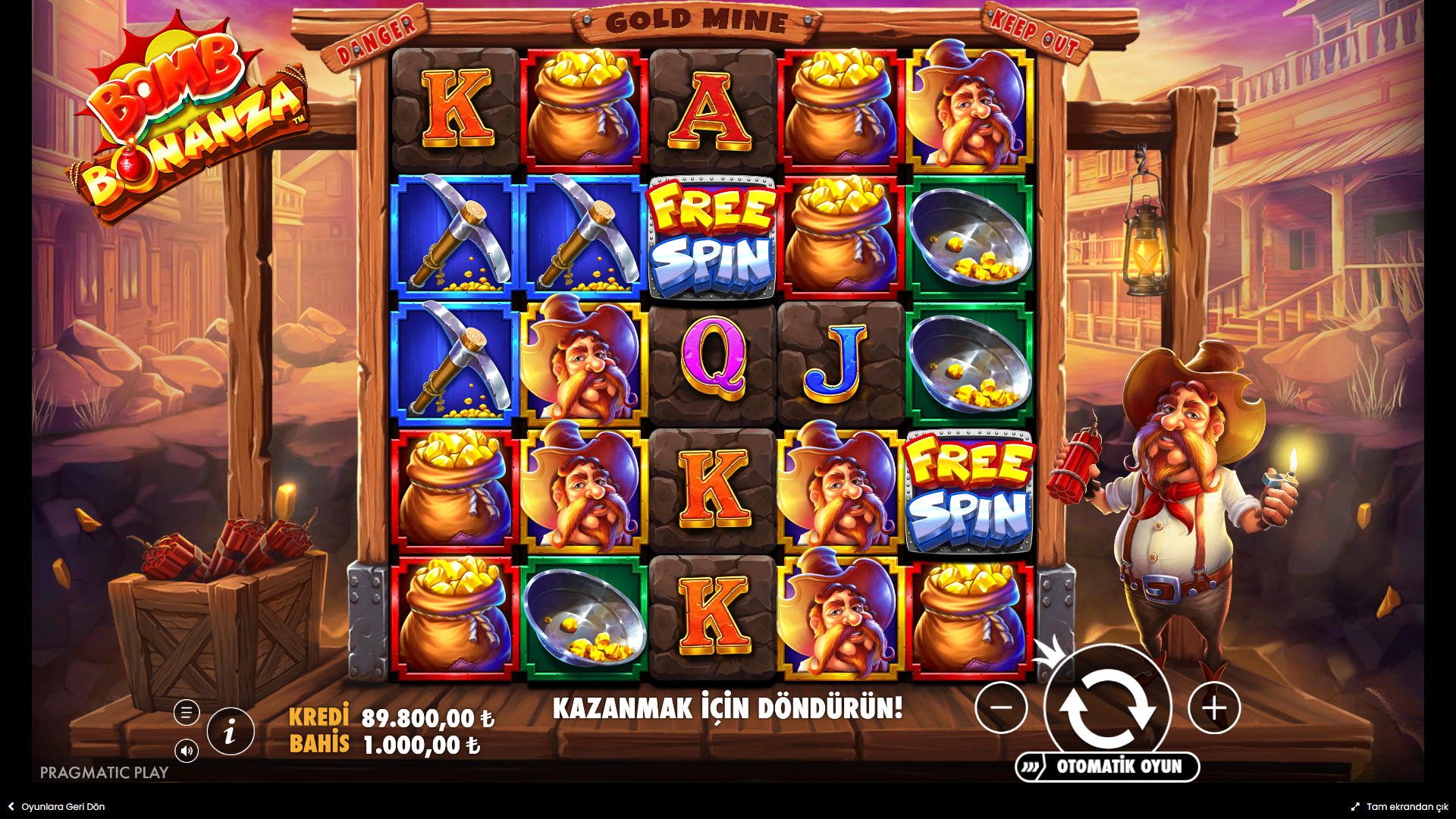Screen dimensions: 1456x819
Task: Toggle the sound speaker icon
Action: click(187, 751)
